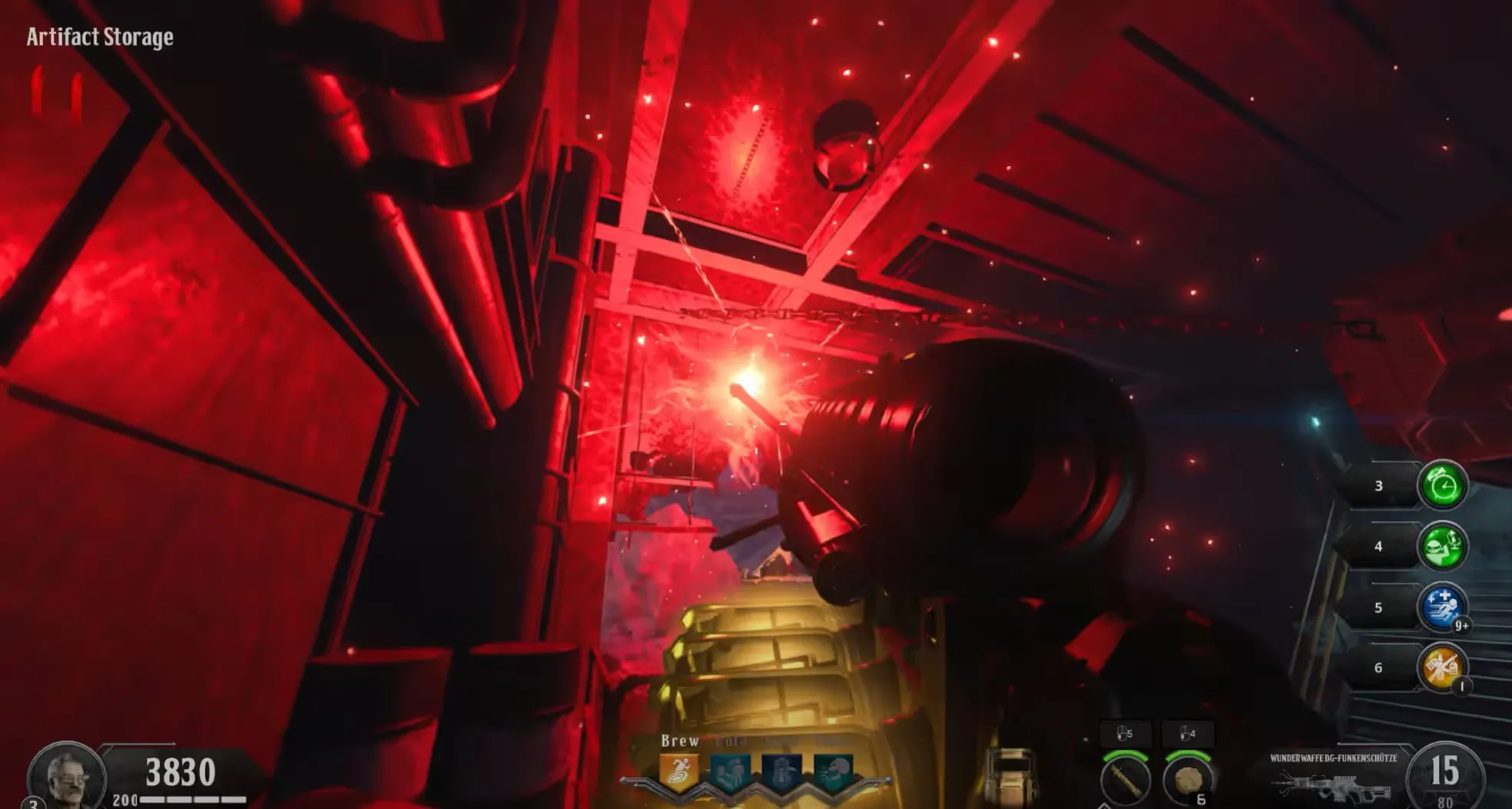The image size is (1512, 809).
Task: Select the stick-shaped equipment slot
Action: (x=1125, y=780)
